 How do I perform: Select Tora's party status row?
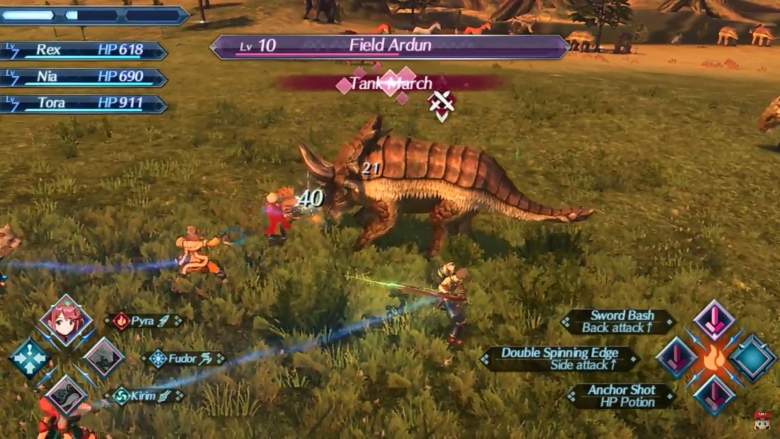tap(84, 103)
